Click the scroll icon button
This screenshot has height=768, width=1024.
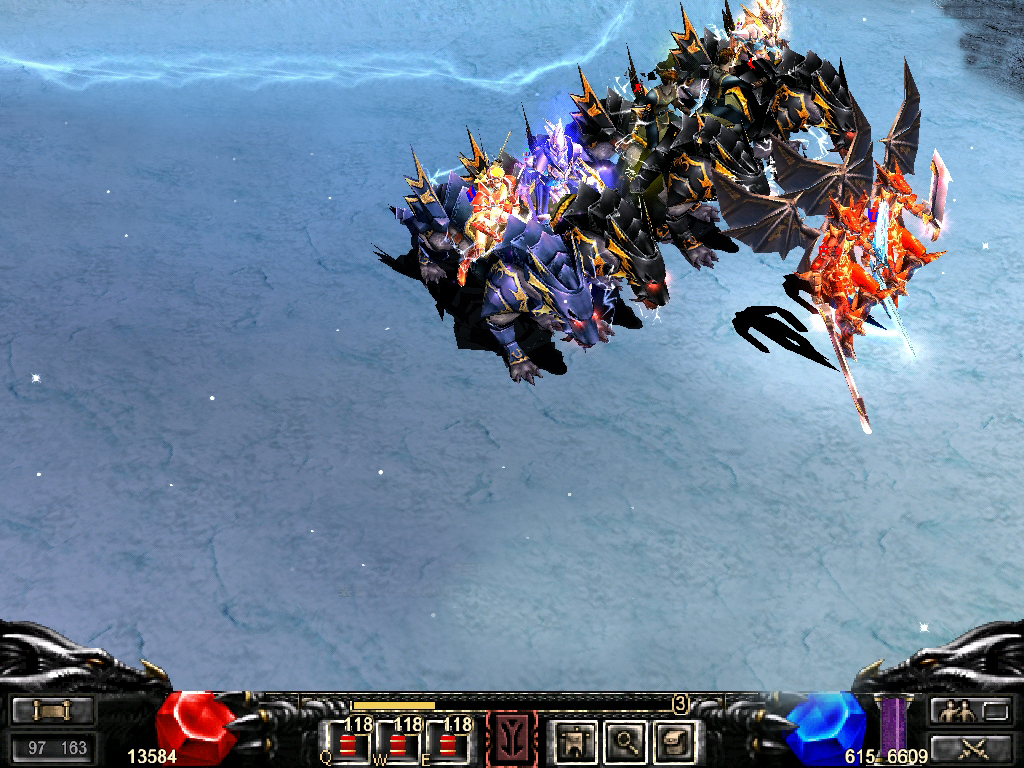point(54,711)
